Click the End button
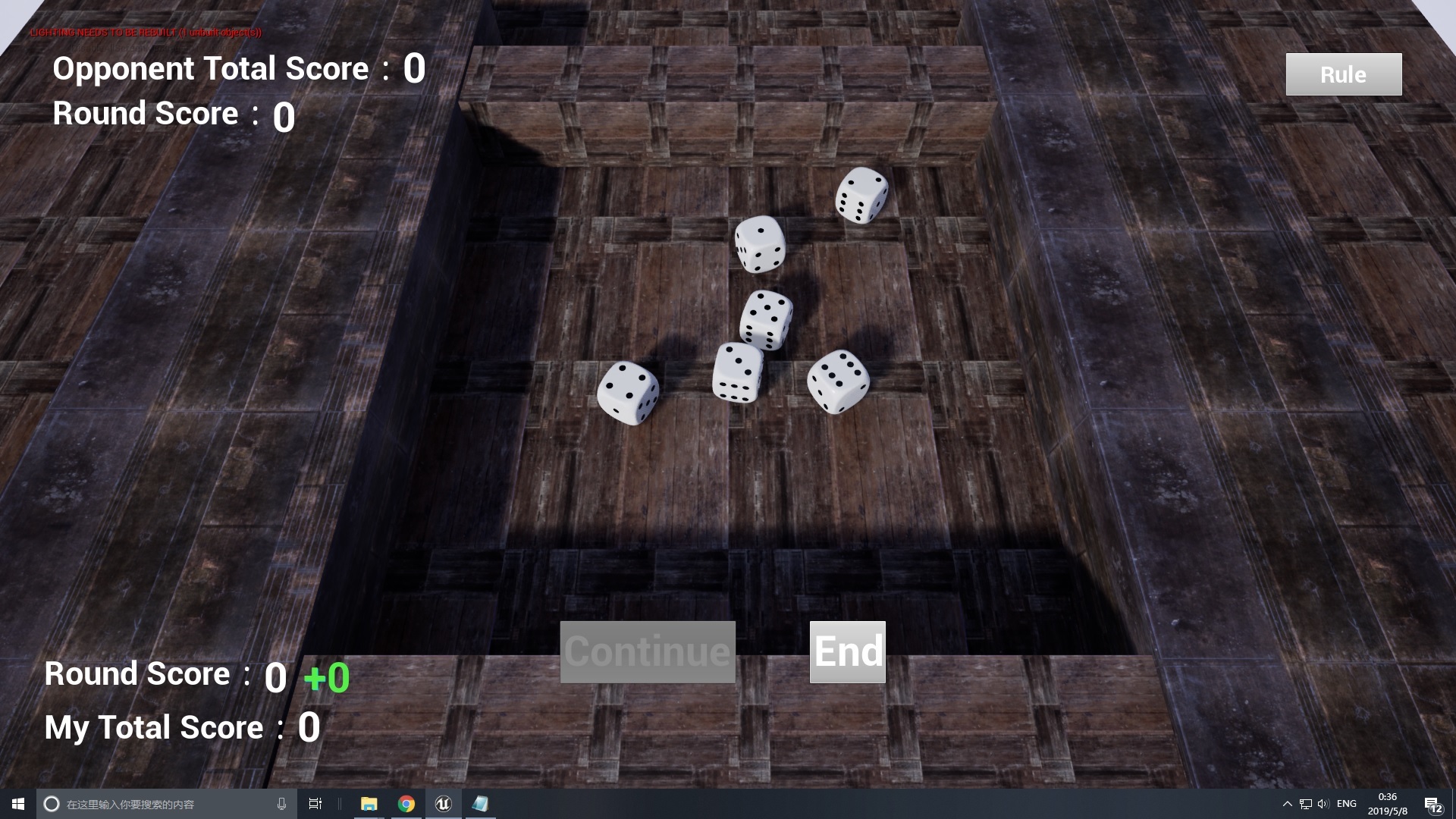Image resolution: width=1456 pixels, height=819 pixels. 847,651
